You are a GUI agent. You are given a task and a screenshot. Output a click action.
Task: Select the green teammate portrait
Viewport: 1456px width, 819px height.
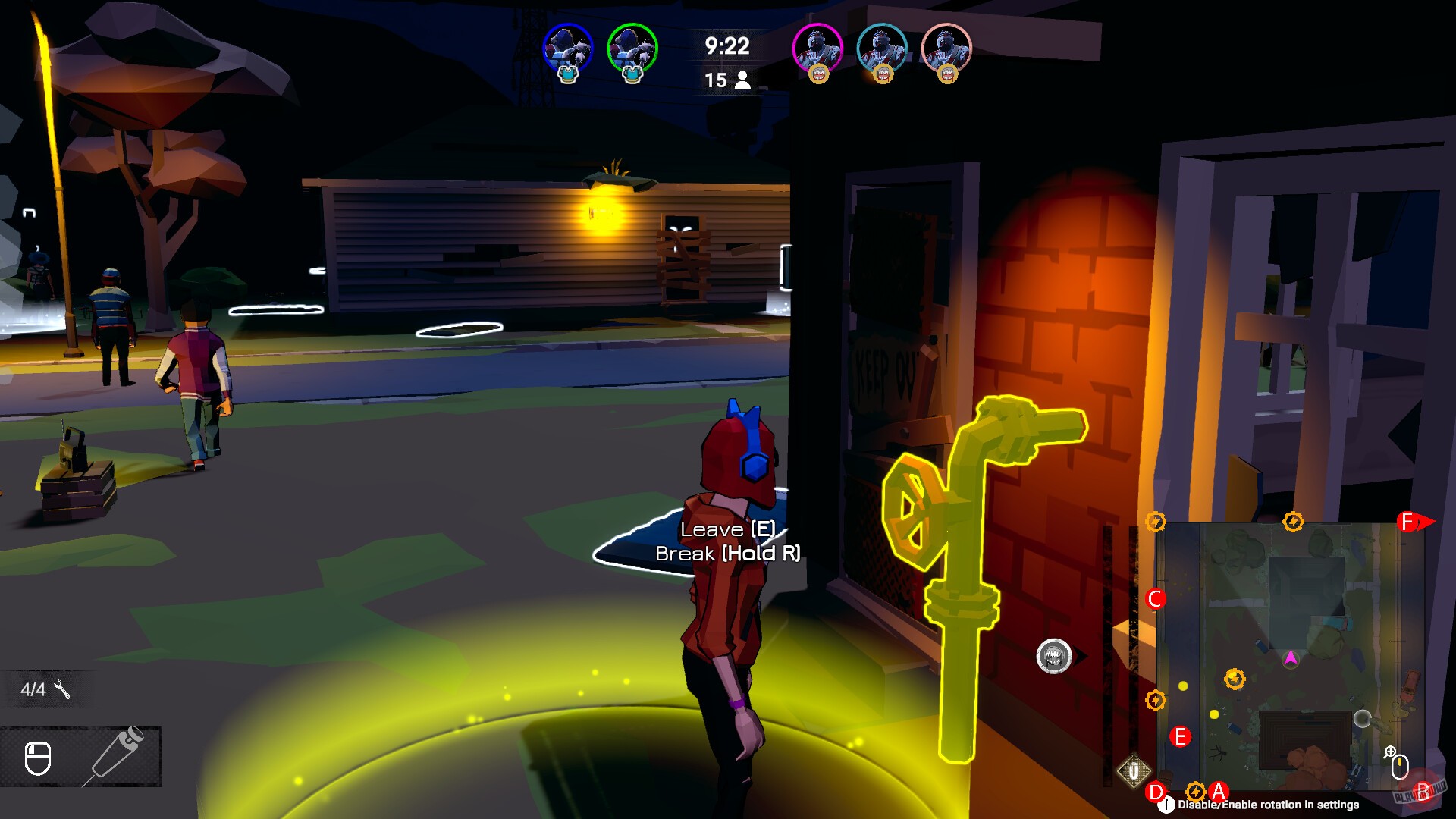(630, 47)
